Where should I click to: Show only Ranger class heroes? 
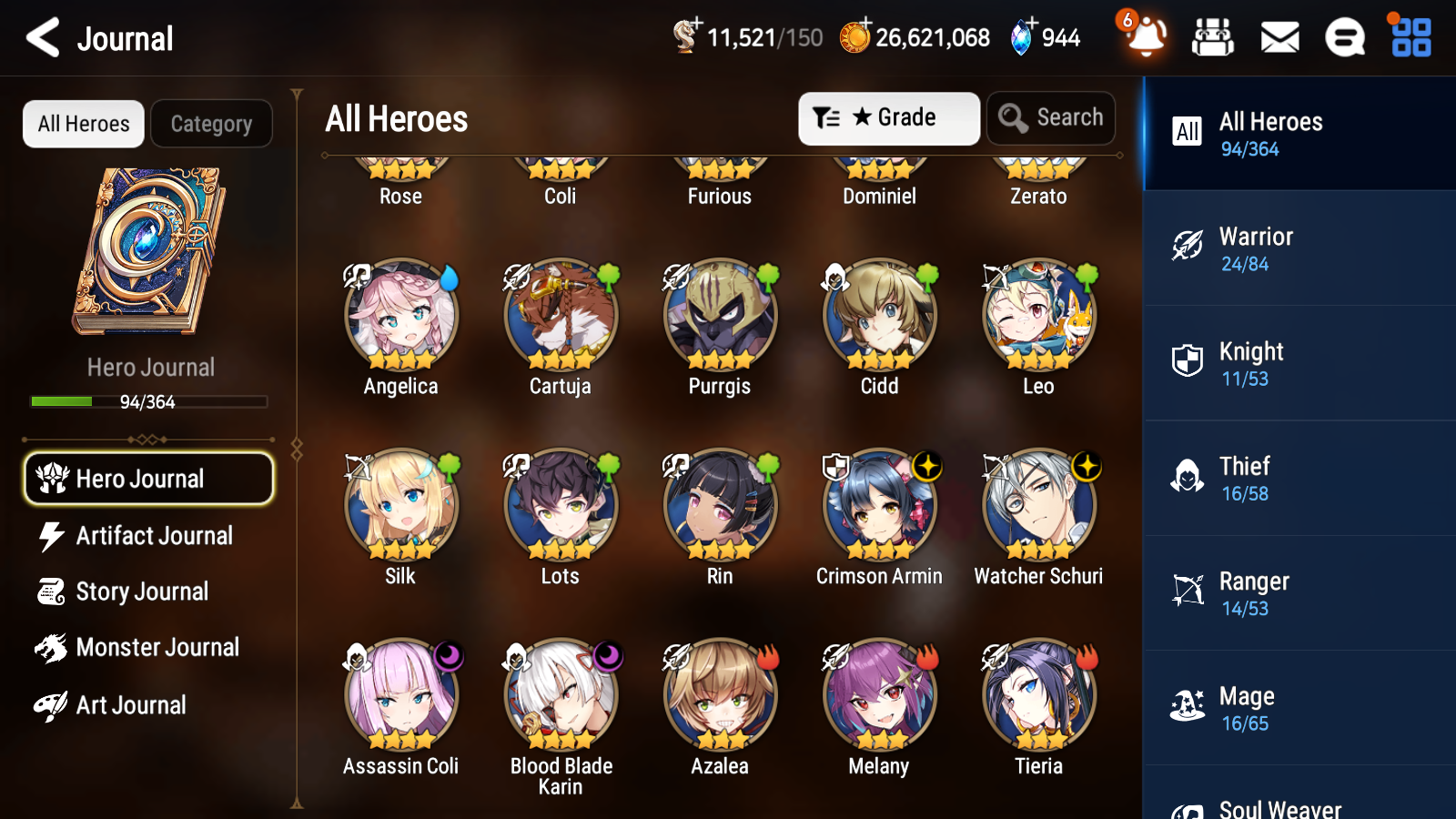(1299, 593)
